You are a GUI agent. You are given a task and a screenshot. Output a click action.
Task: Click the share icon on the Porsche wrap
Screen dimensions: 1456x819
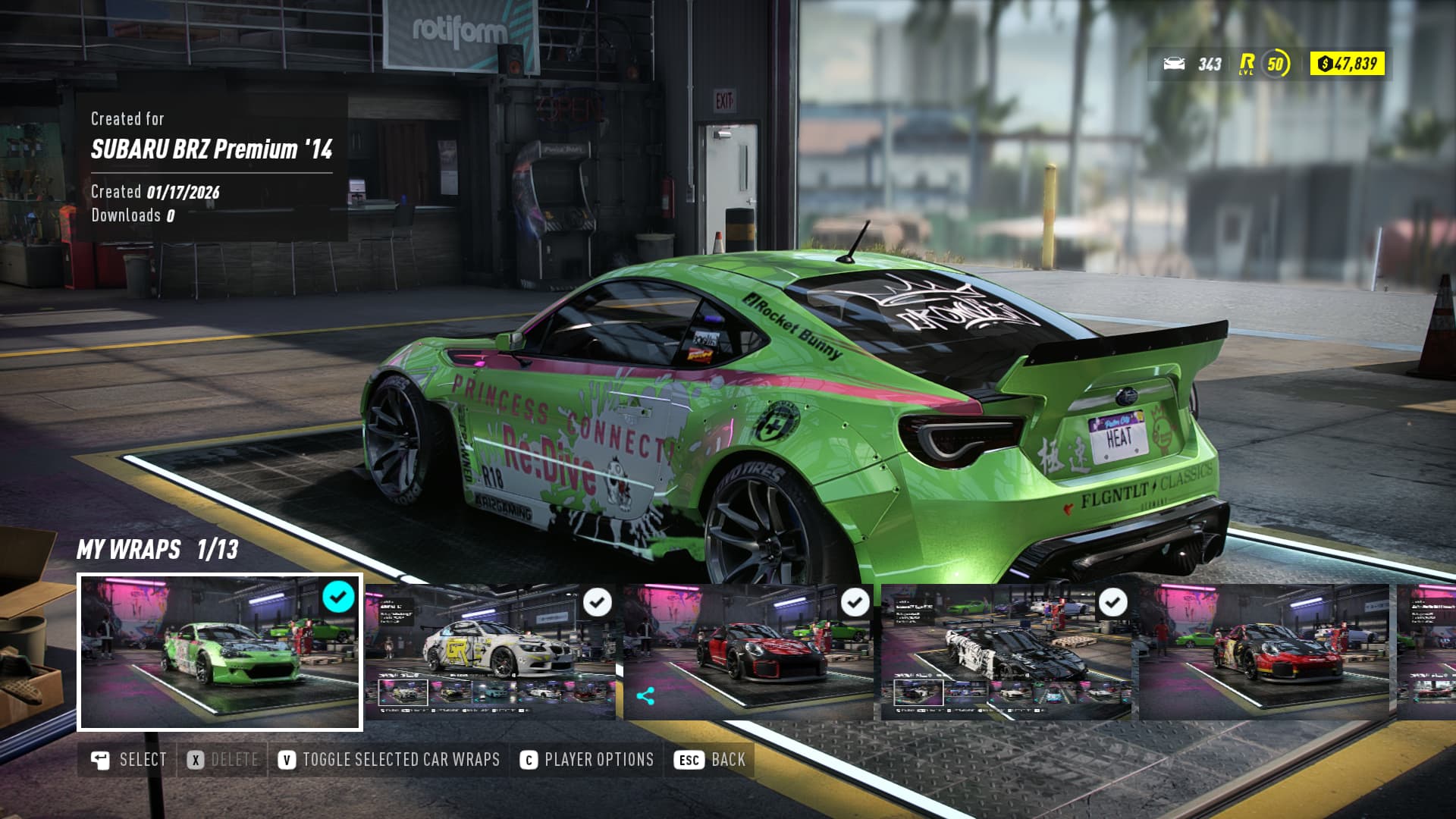[x=645, y=696]
